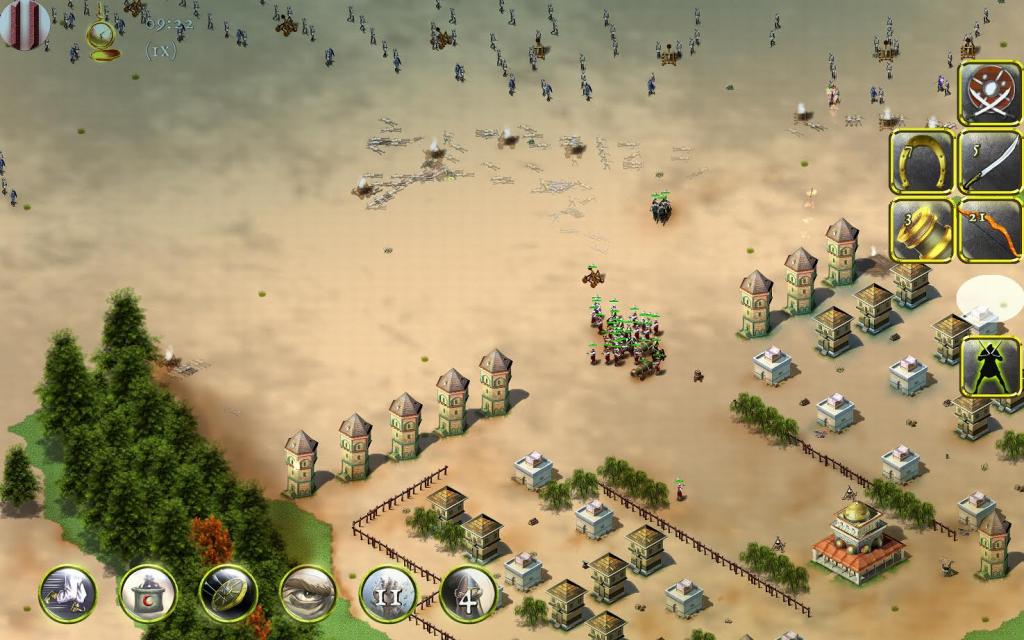Screen dimensions: 1024x640
Task: Click the round icon labeled II
Action: (388, 594)
